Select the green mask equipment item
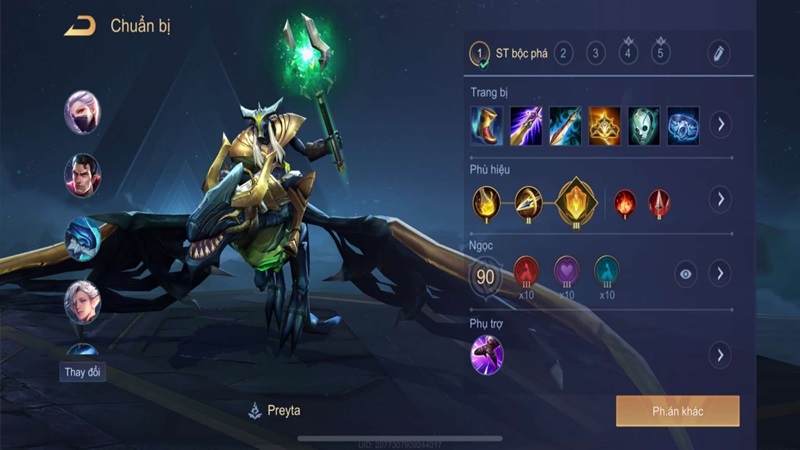This screenshot has width=800, height=450. [x=644, y=125]
